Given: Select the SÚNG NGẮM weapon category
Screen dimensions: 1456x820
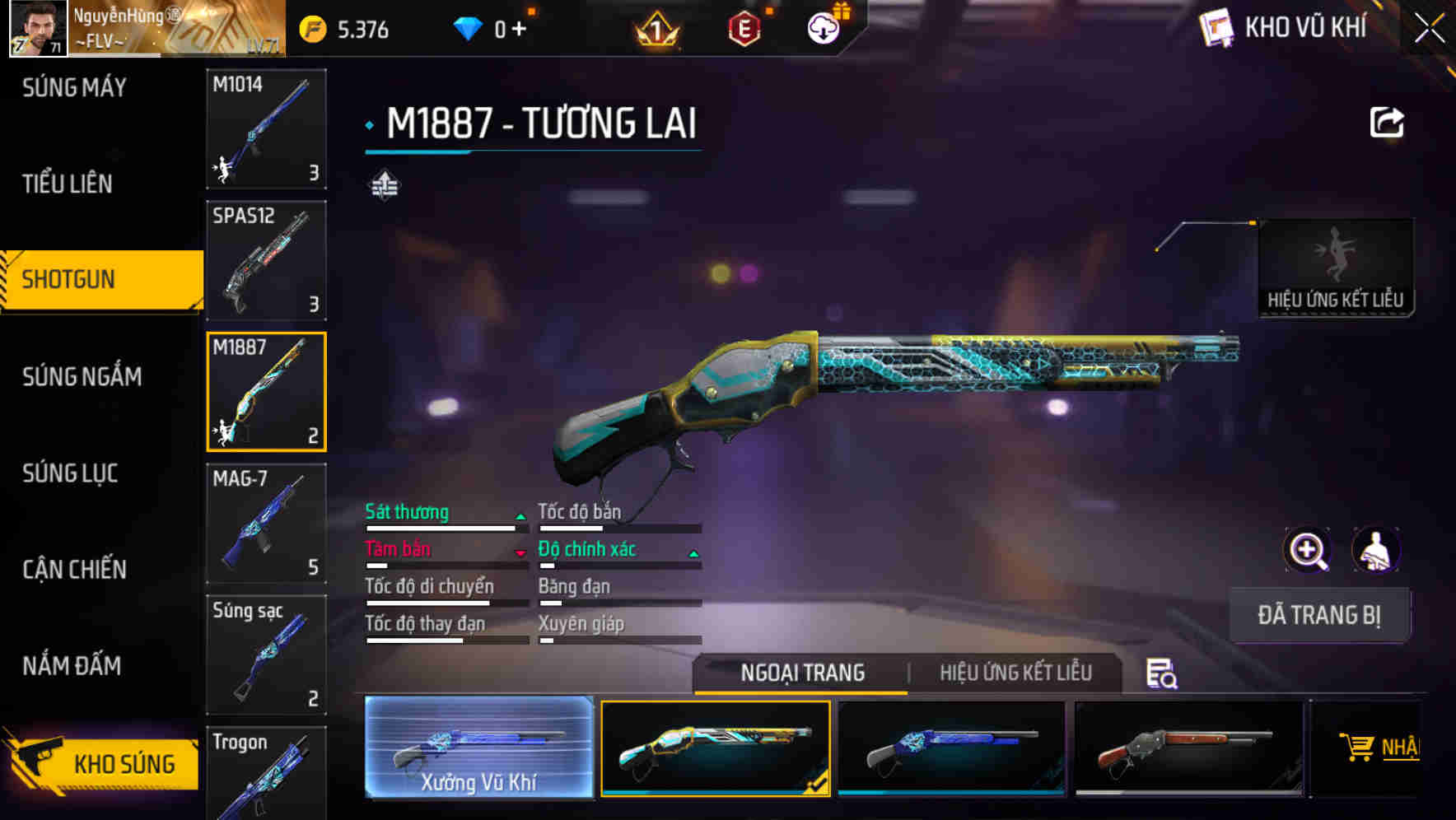Looking at the screenshot, I should point(81,376).
